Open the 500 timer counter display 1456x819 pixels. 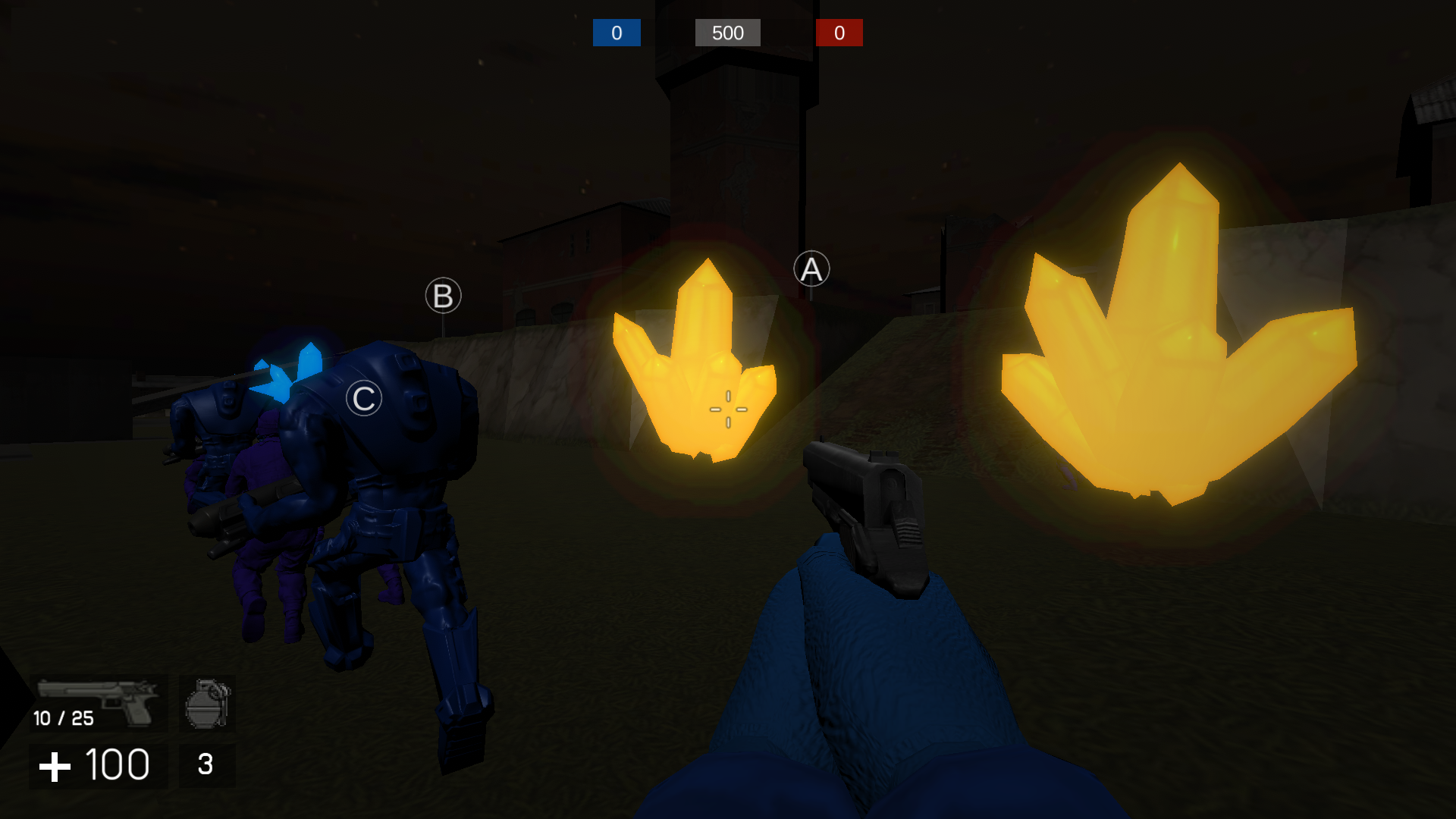[726, 33]
